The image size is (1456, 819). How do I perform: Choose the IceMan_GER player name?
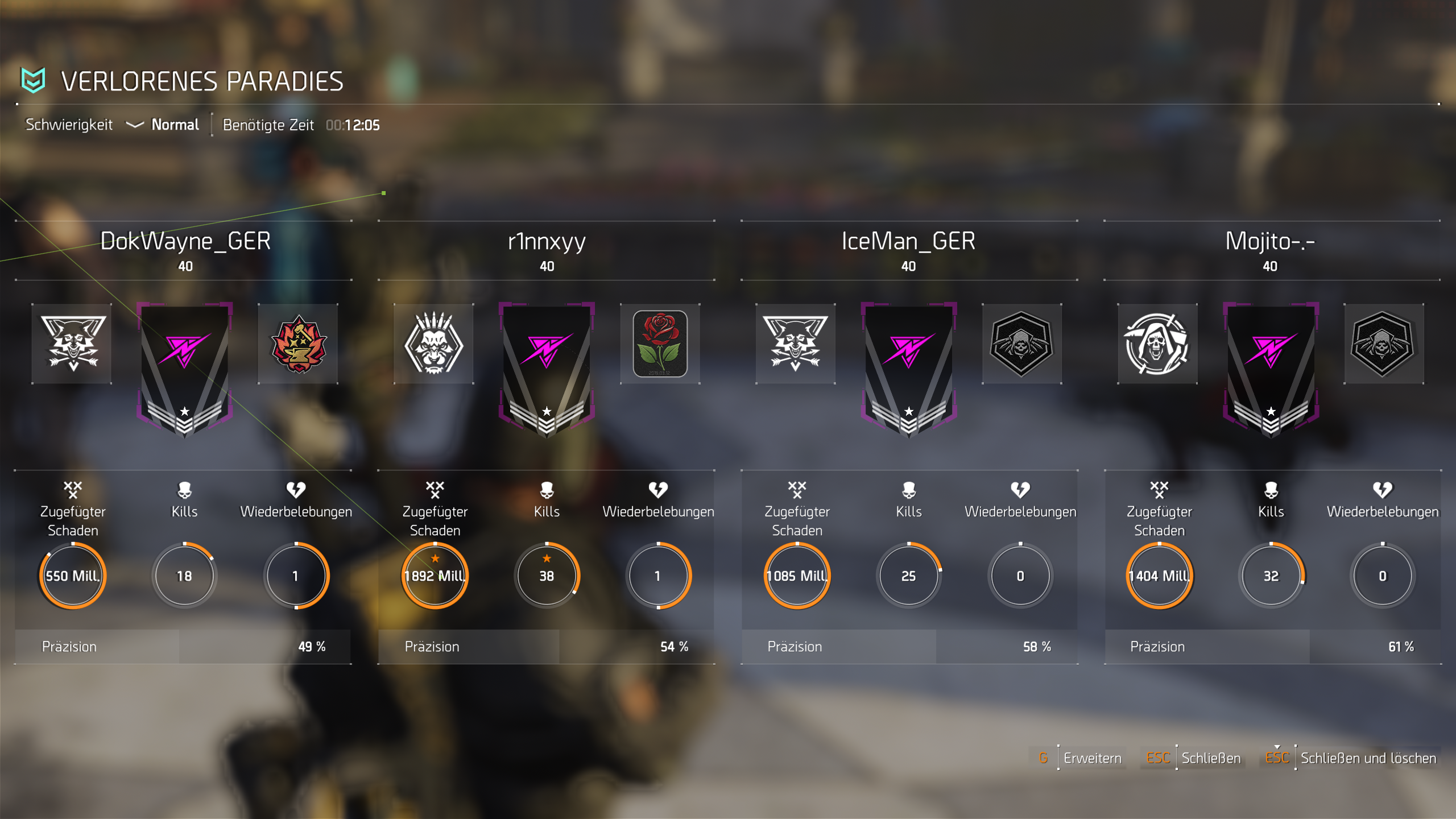[x=908, y=241]
